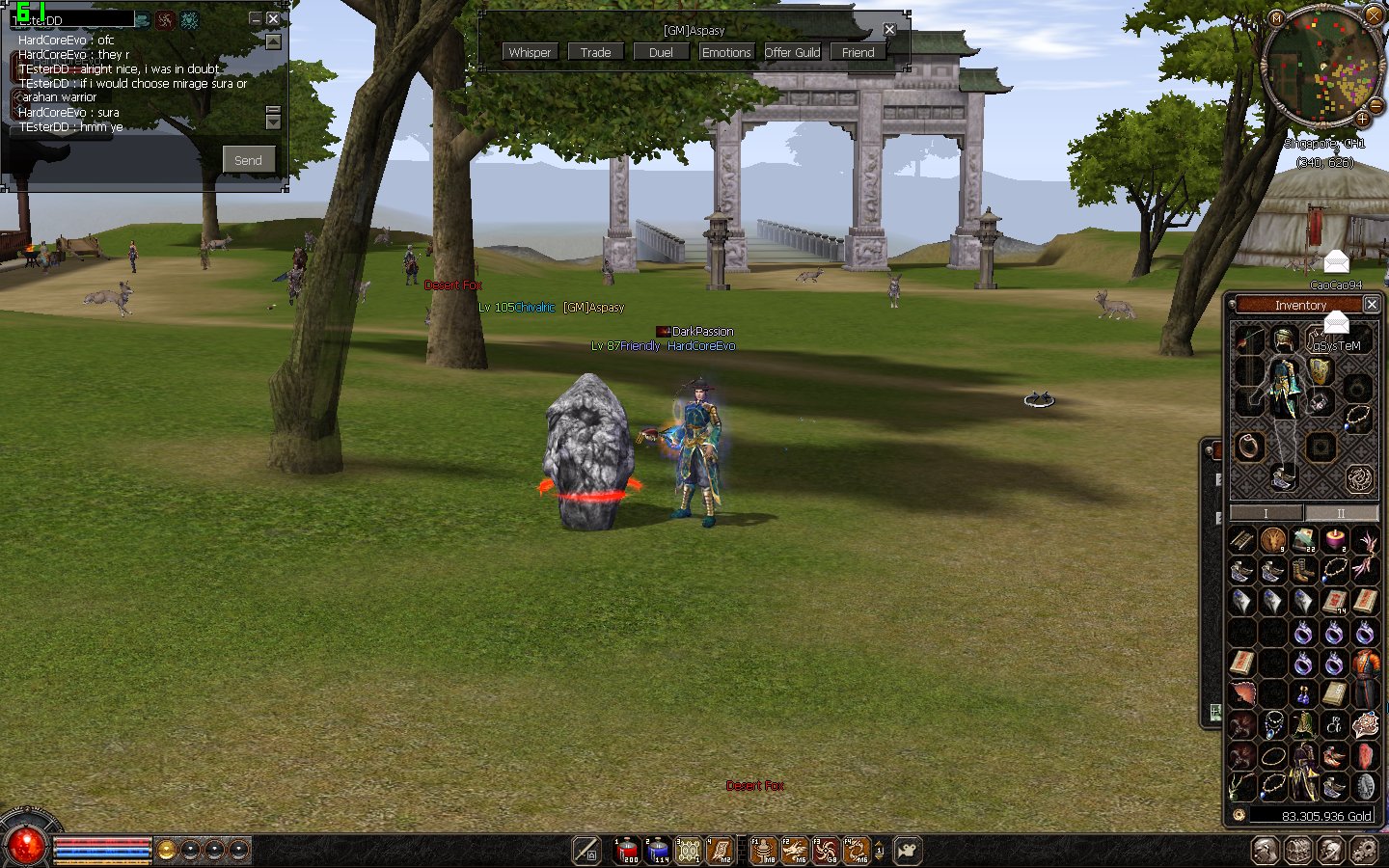This screenshot has height=868, width=1389.
Task: Choose Offer Guild for the target
Action: coord(792,52)
